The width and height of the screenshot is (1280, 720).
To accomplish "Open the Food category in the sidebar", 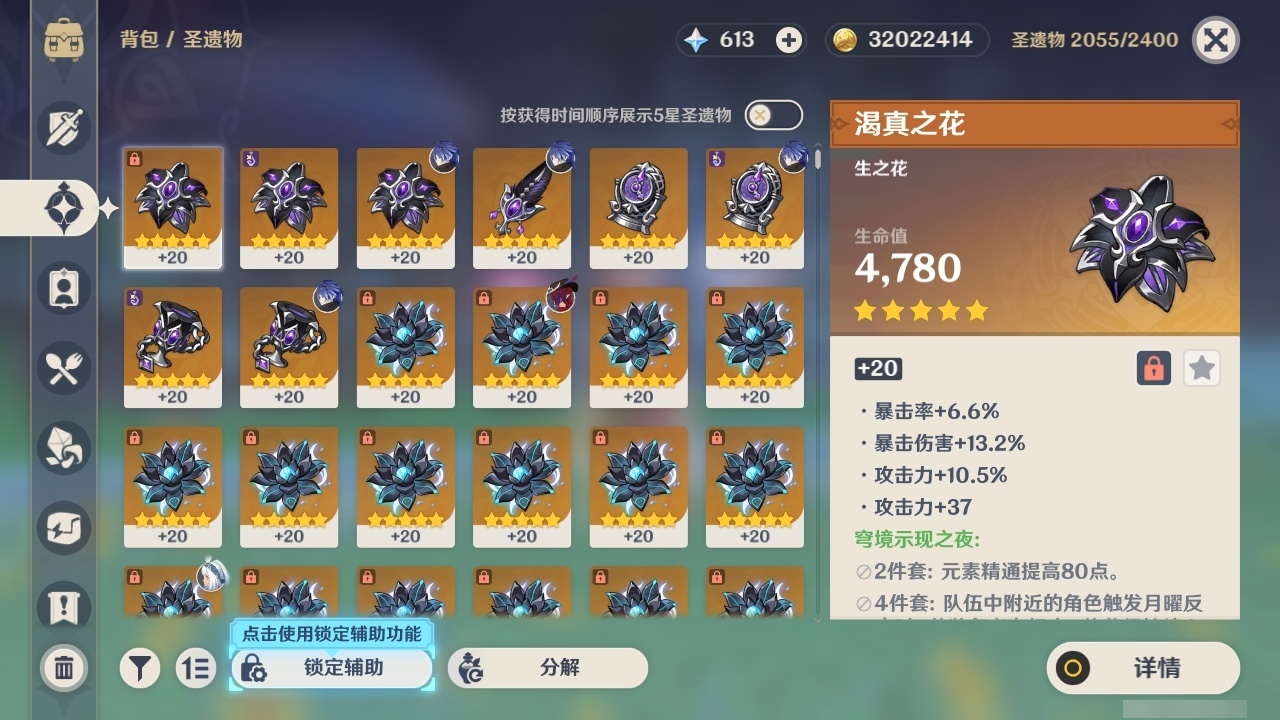I will (x=63, y=368).
